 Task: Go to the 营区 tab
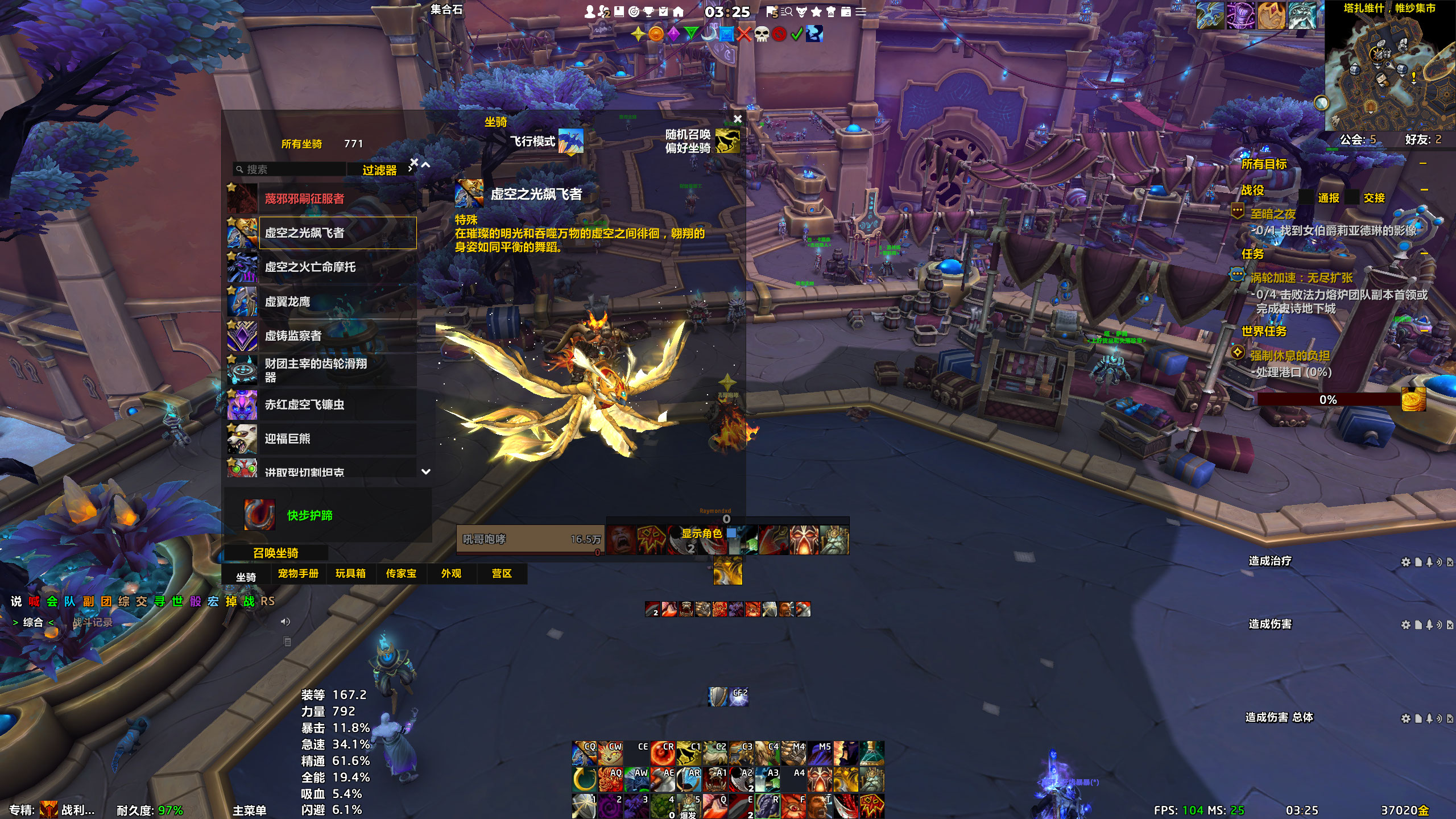tap(502, 574)
